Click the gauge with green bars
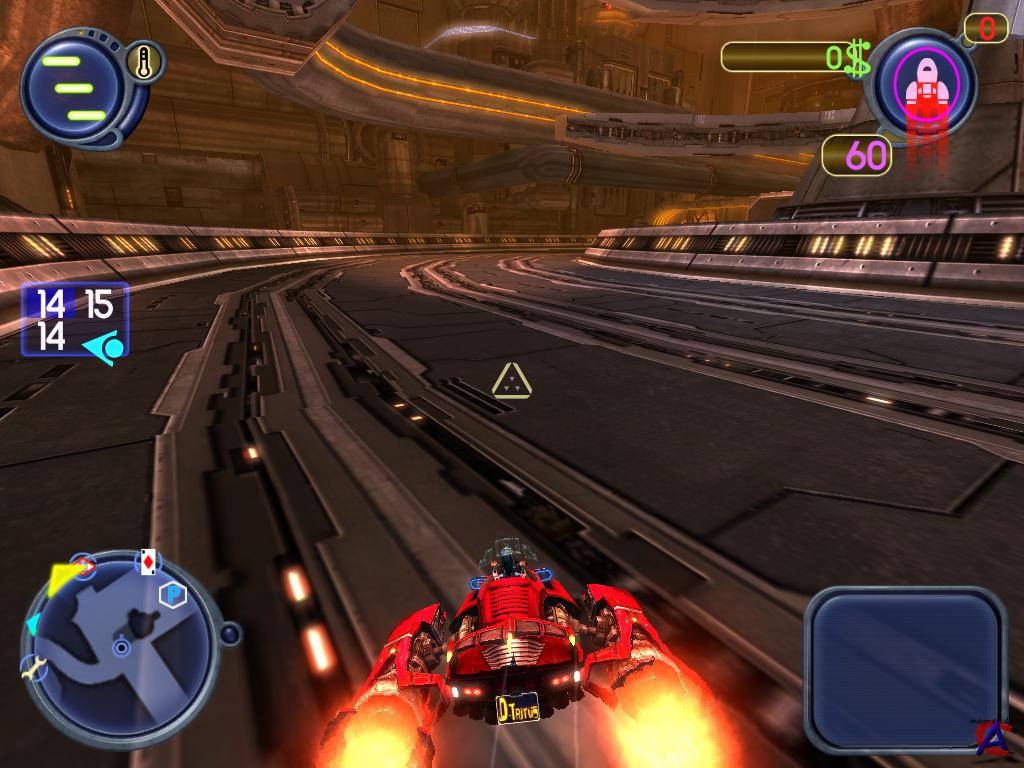1024x768 pixels. click(72, 88)
